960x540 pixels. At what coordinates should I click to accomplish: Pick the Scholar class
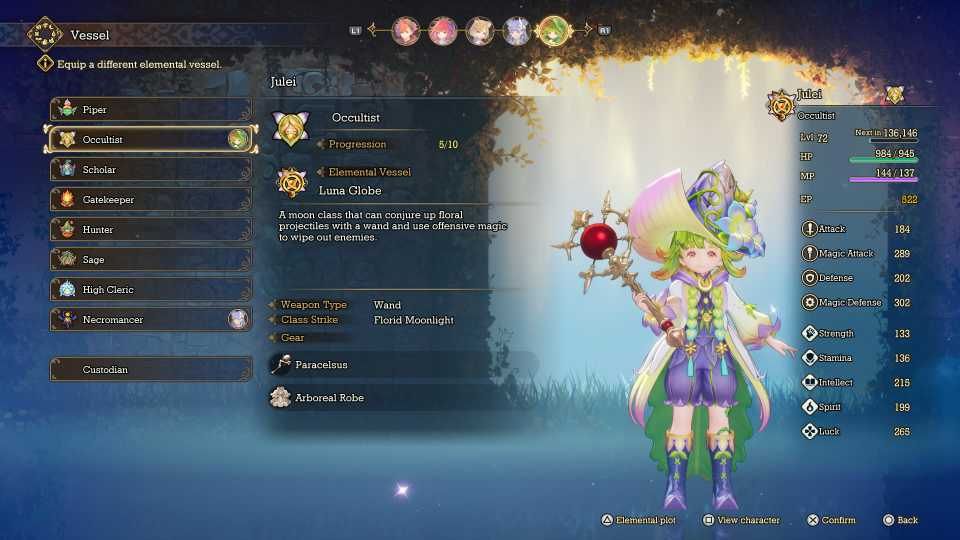(150, 169)
